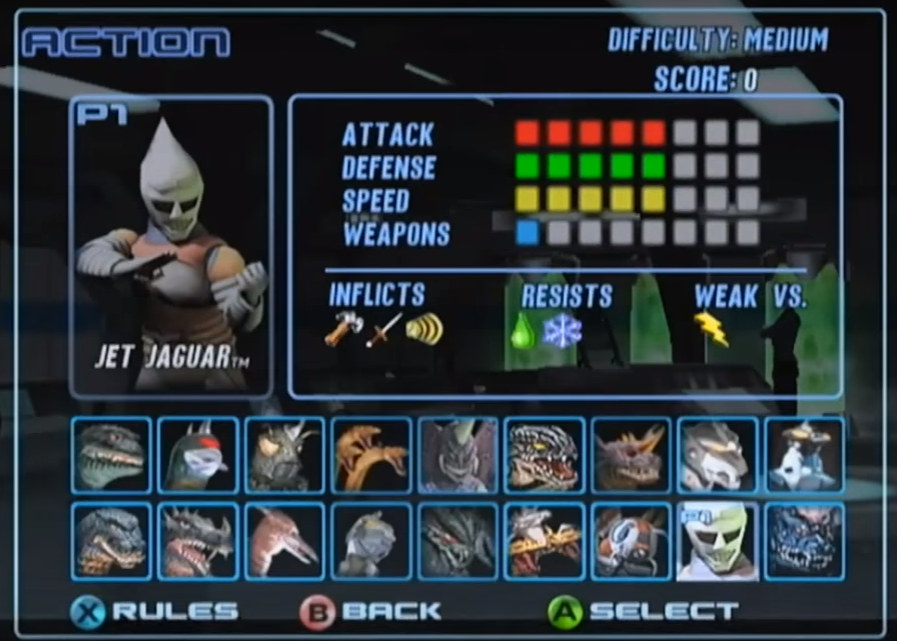
Task: Choose the blue-and-white Moguera robot tile
Action: 804,455
